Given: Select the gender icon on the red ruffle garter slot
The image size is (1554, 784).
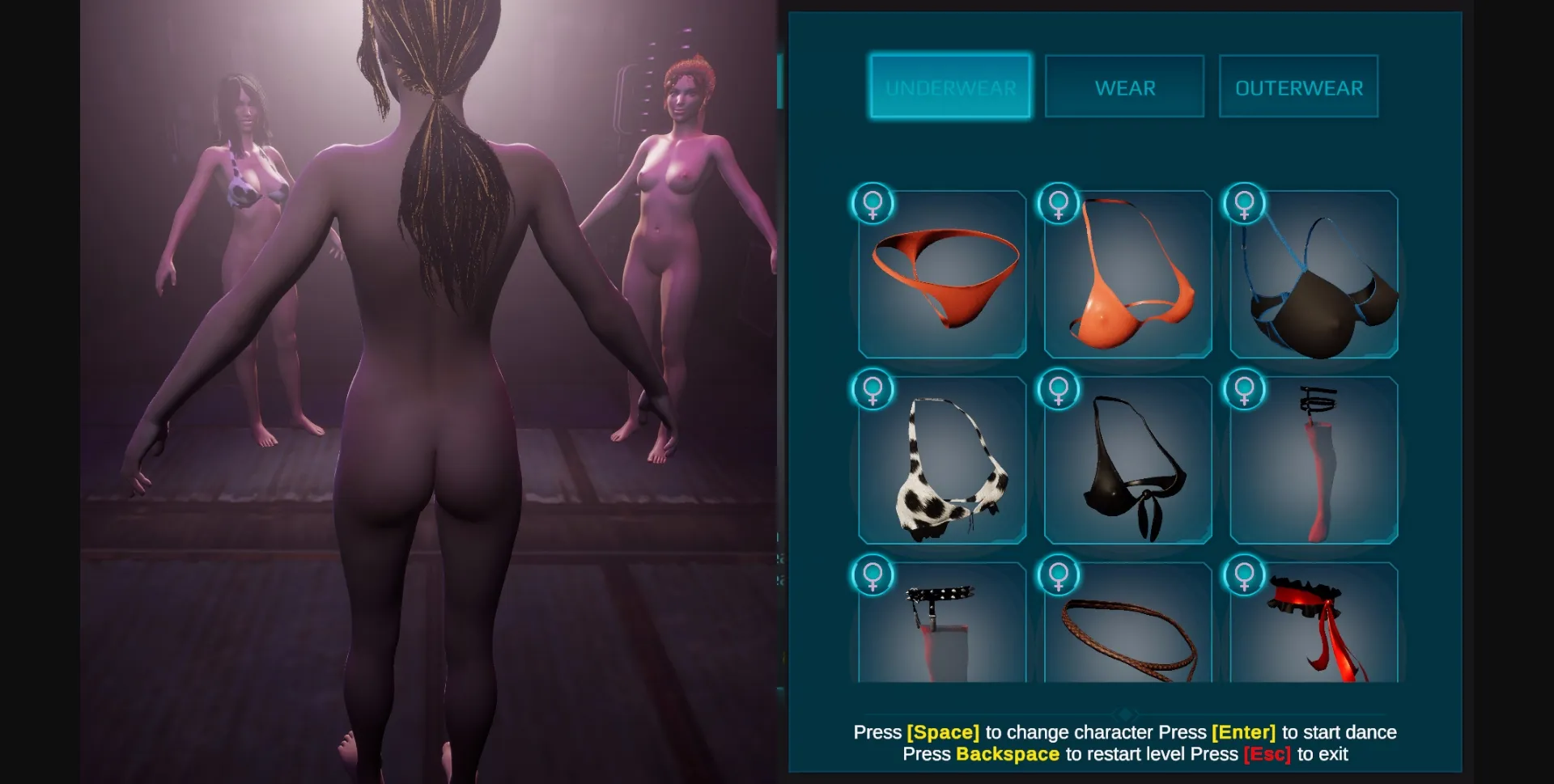Looking at the screenshot, I should 1245,577.
